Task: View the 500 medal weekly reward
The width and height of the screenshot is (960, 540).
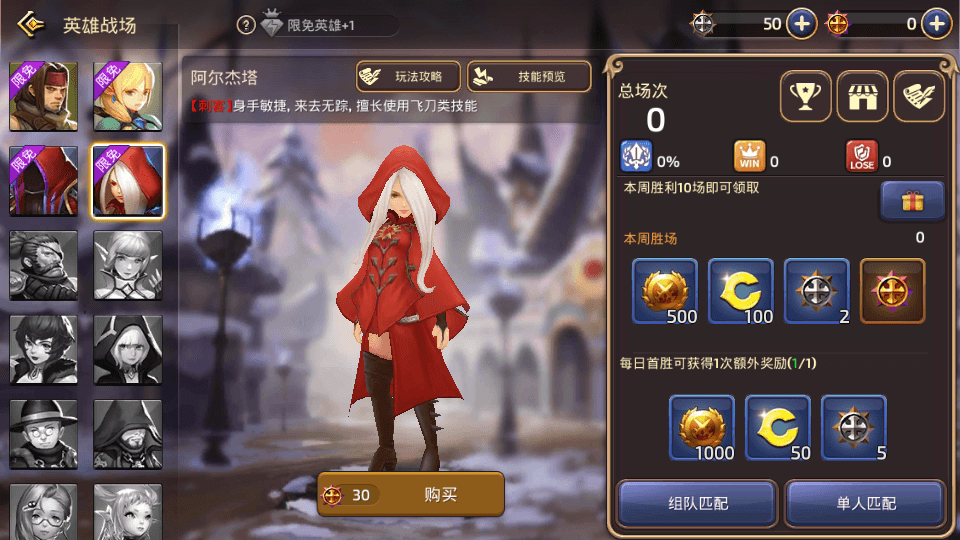Action: tap(665, 291)
